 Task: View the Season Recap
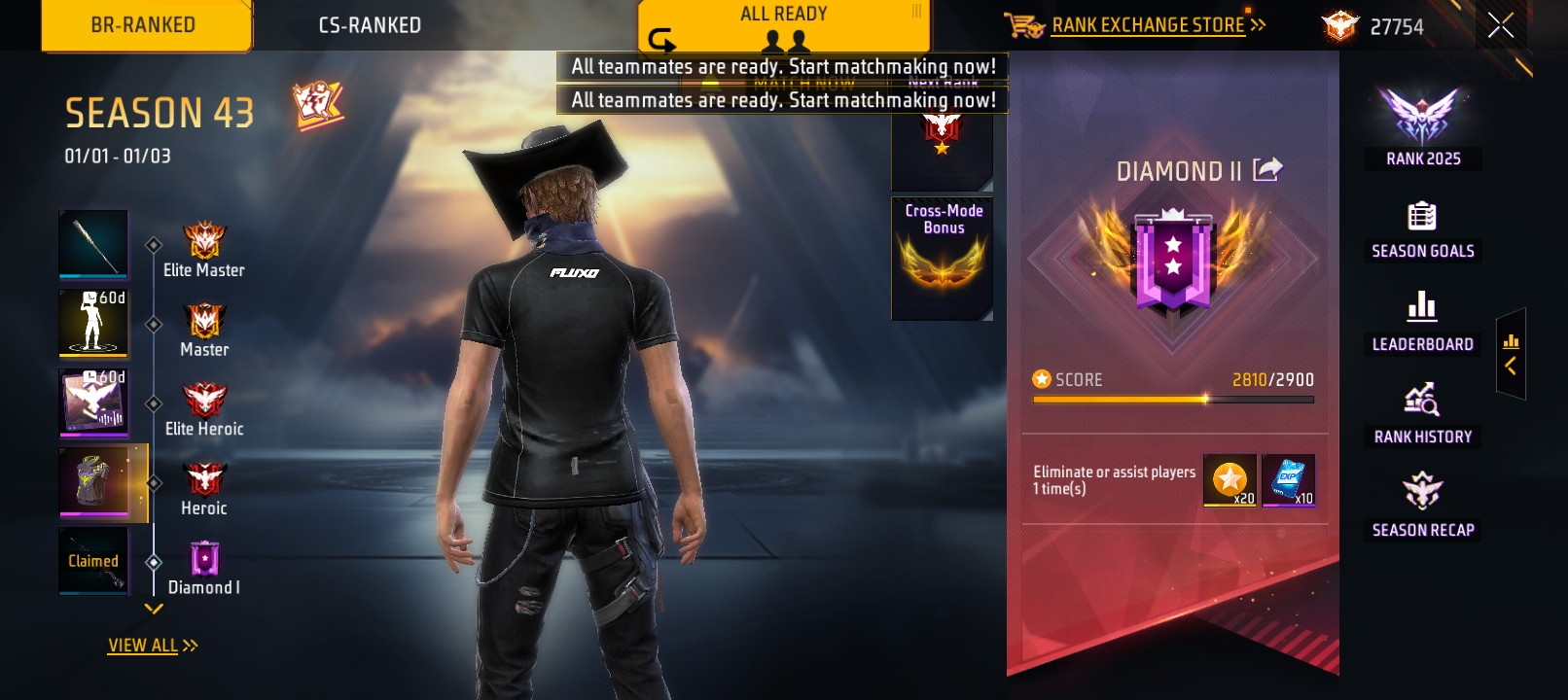click(x=1422, y=507)
